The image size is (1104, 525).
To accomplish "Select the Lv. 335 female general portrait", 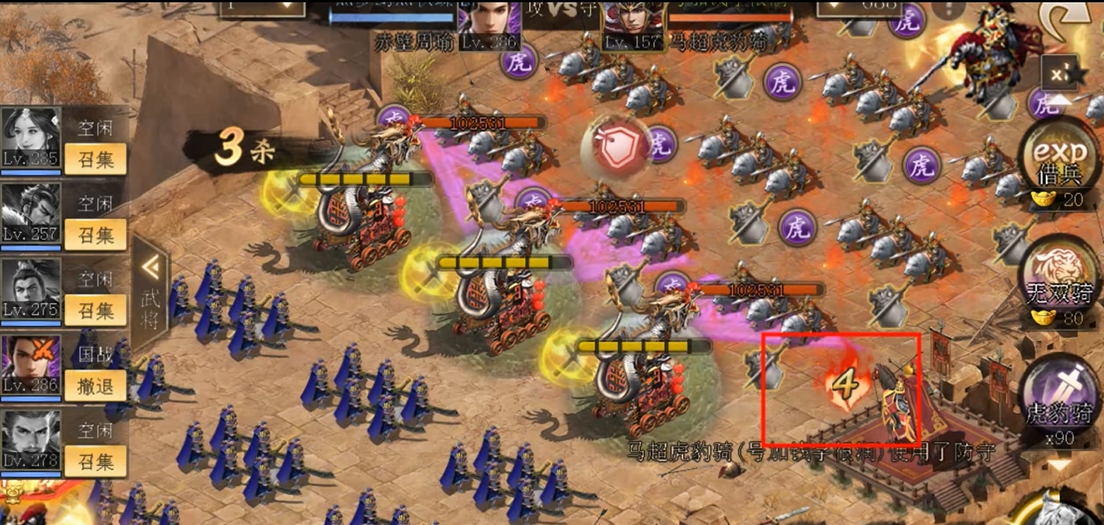I will [x=31, y=138].
